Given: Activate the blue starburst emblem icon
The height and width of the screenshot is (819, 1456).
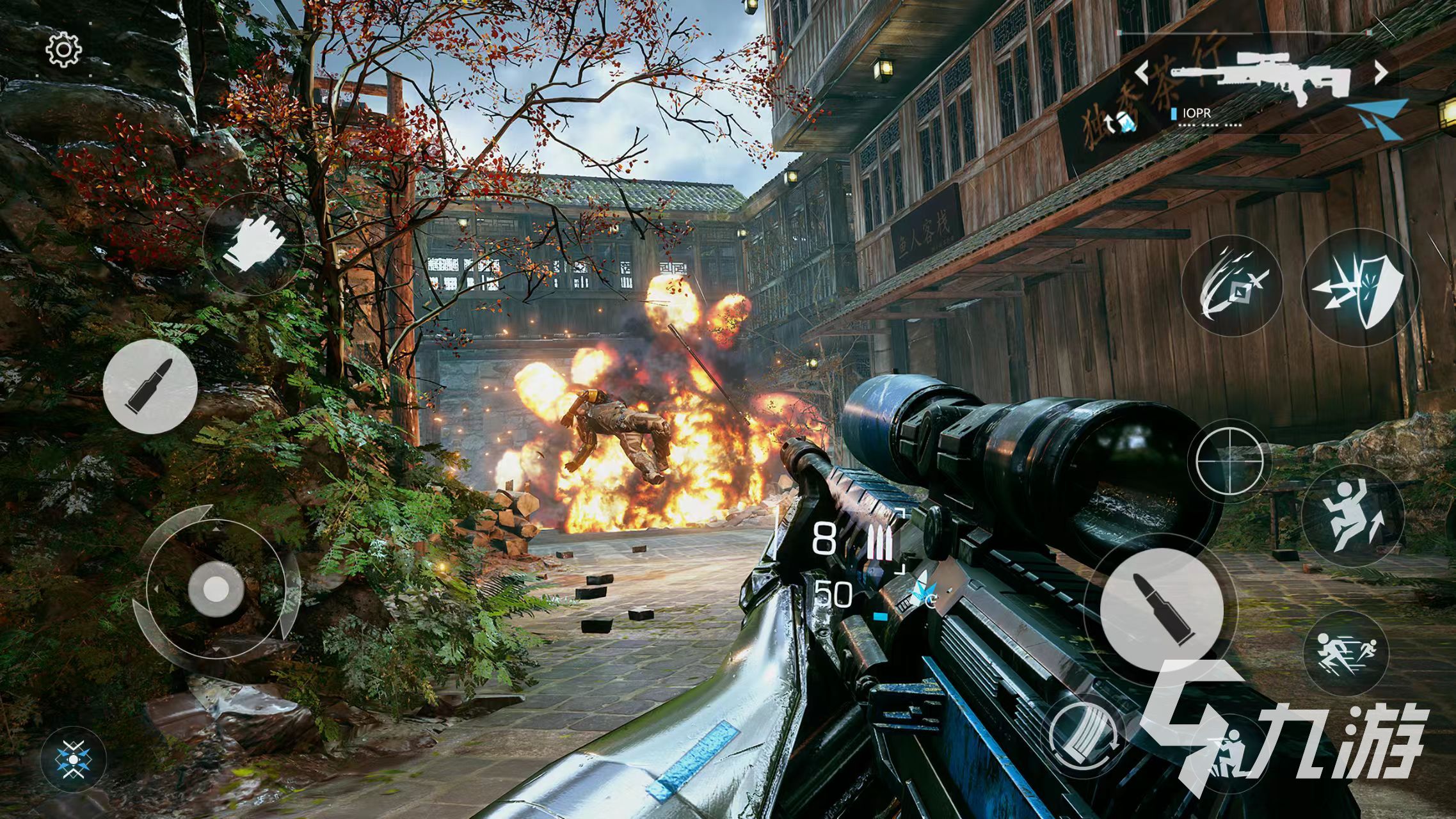Looking at the screenshot, I should coord(74,759).
